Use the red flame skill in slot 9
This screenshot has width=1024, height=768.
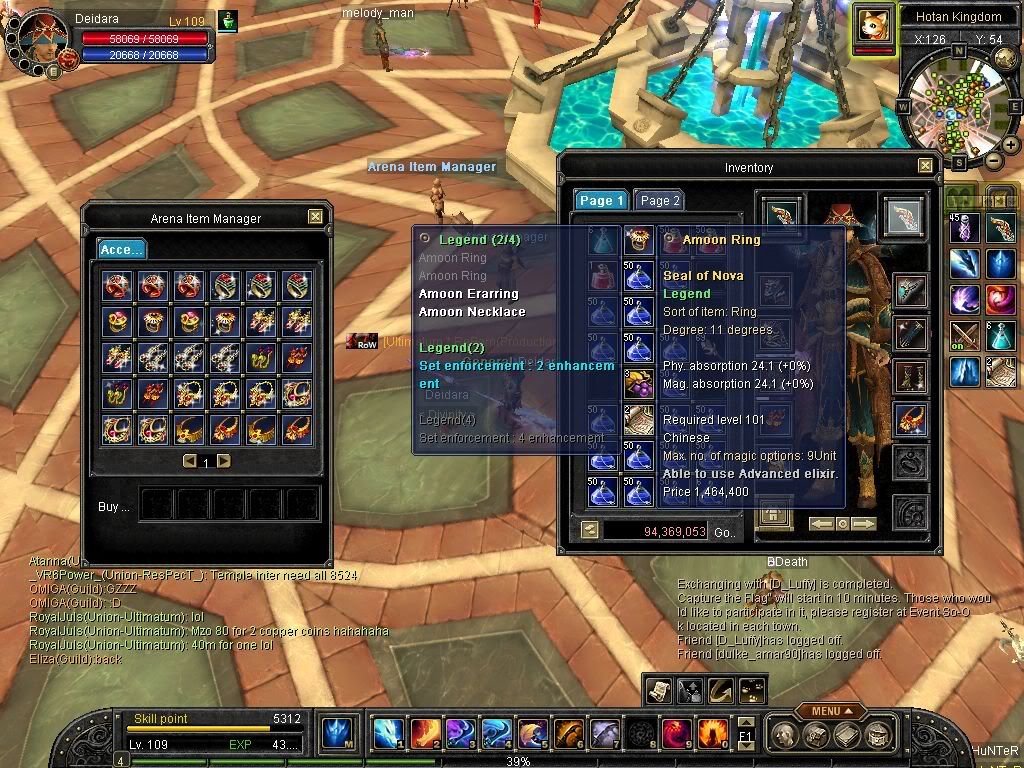676,734
